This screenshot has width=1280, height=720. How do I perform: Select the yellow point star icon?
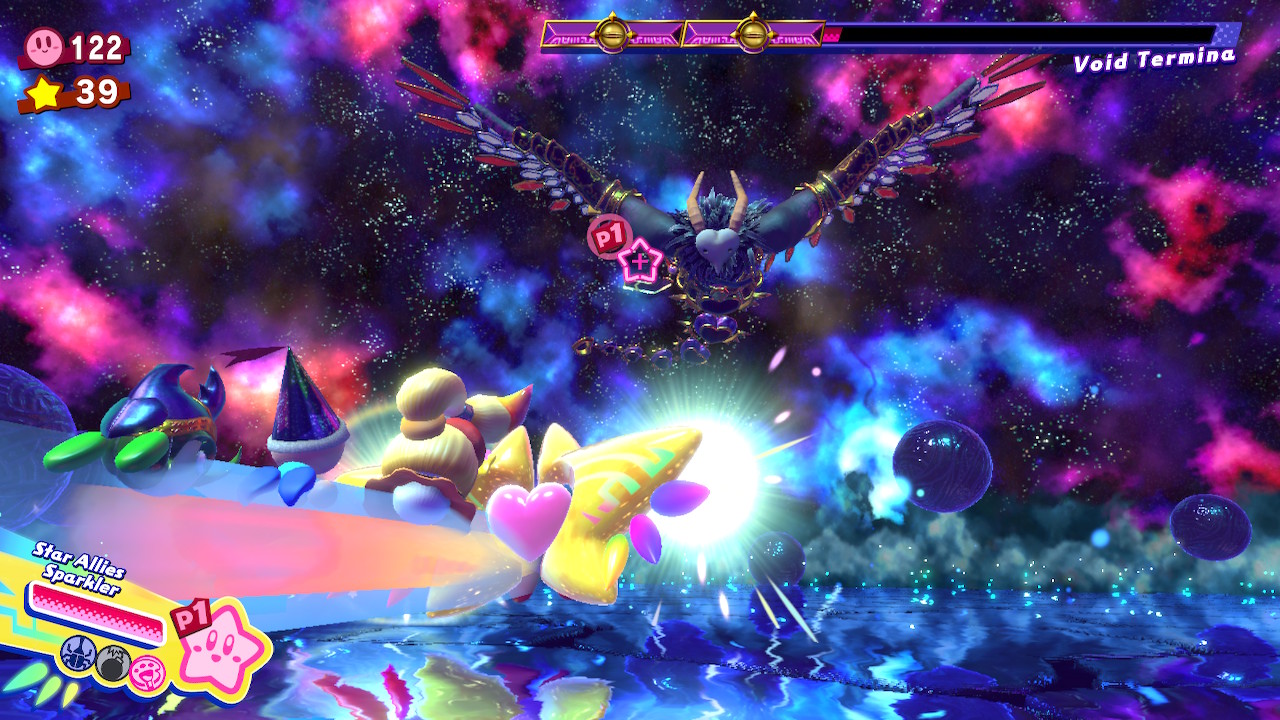tap(43, 92)
